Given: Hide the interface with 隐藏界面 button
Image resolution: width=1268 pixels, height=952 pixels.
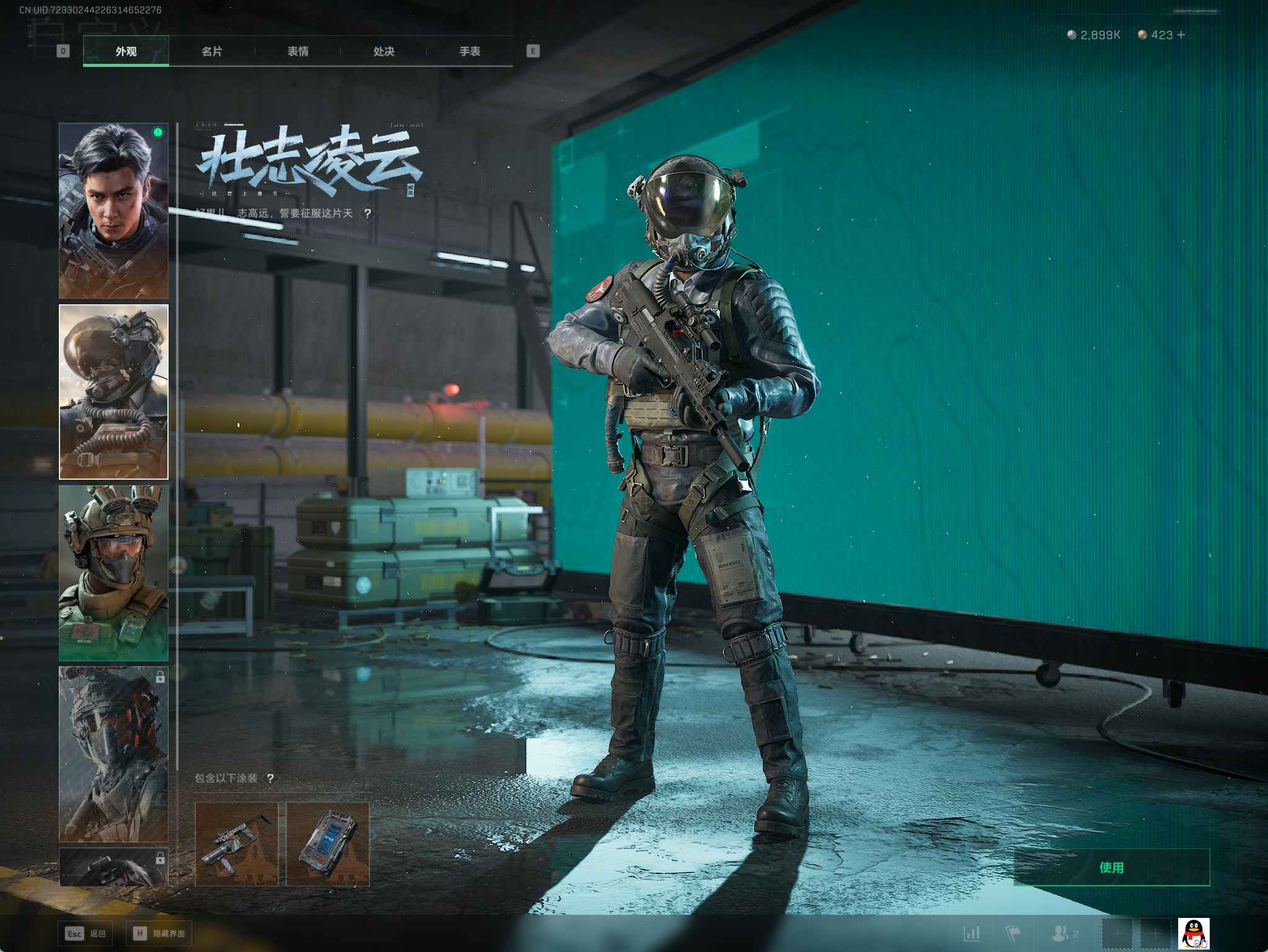Looking at the screenshot, I should point(159,933).
